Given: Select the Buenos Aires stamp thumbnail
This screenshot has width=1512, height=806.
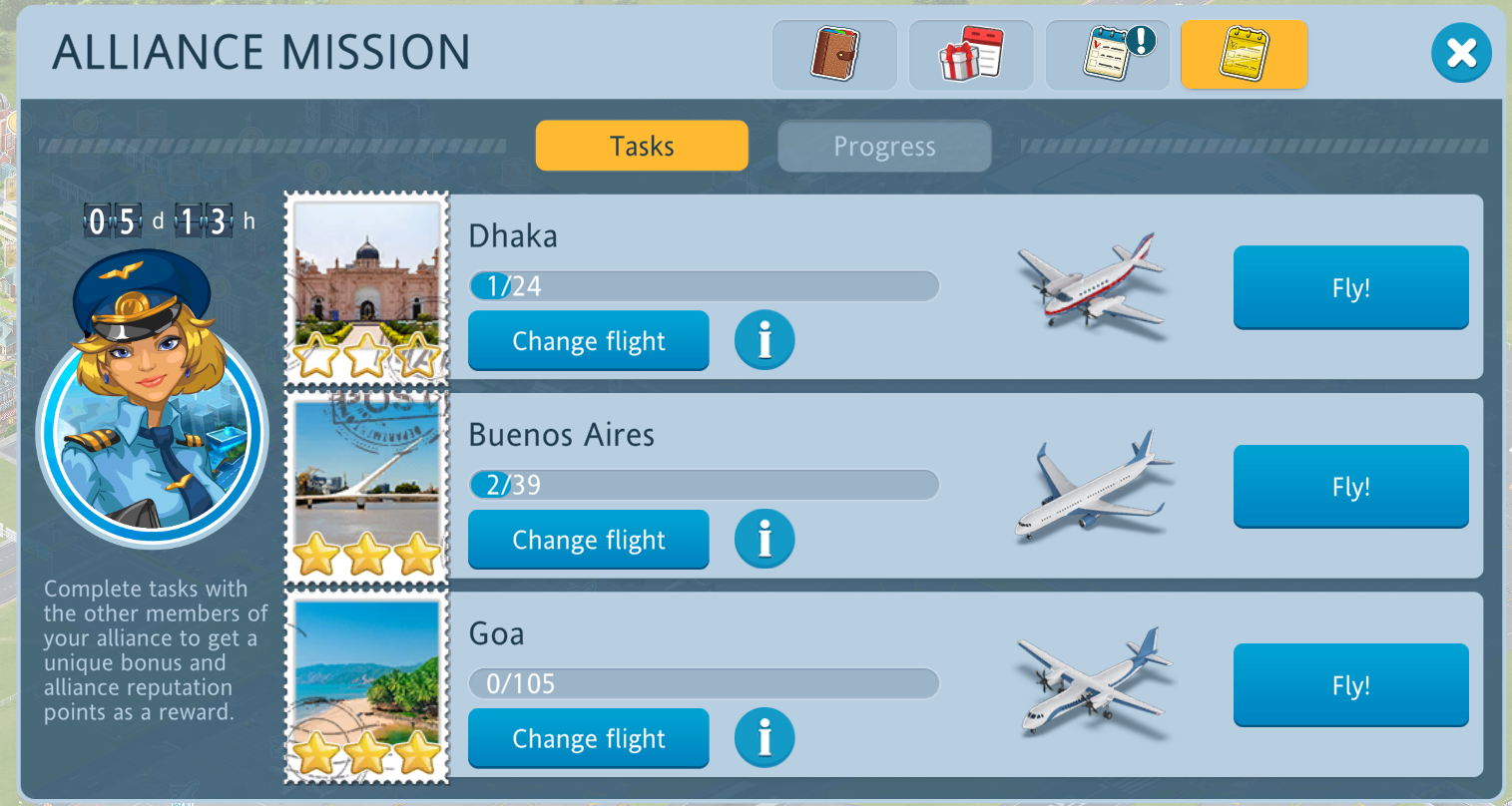Looking at the screenshot, I should tap(367, 487).
